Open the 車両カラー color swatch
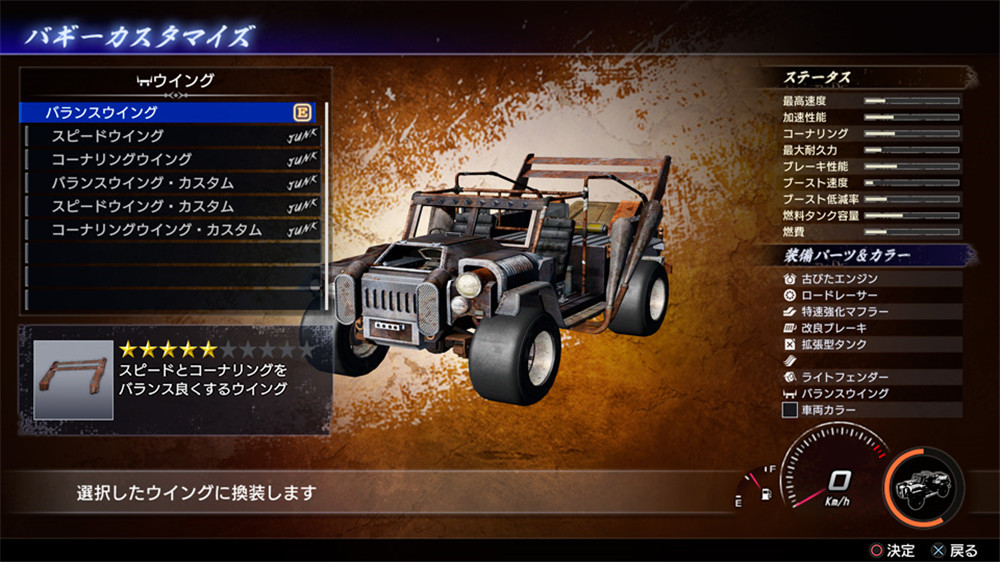The image size is (1000, 562). pos(790,410)
